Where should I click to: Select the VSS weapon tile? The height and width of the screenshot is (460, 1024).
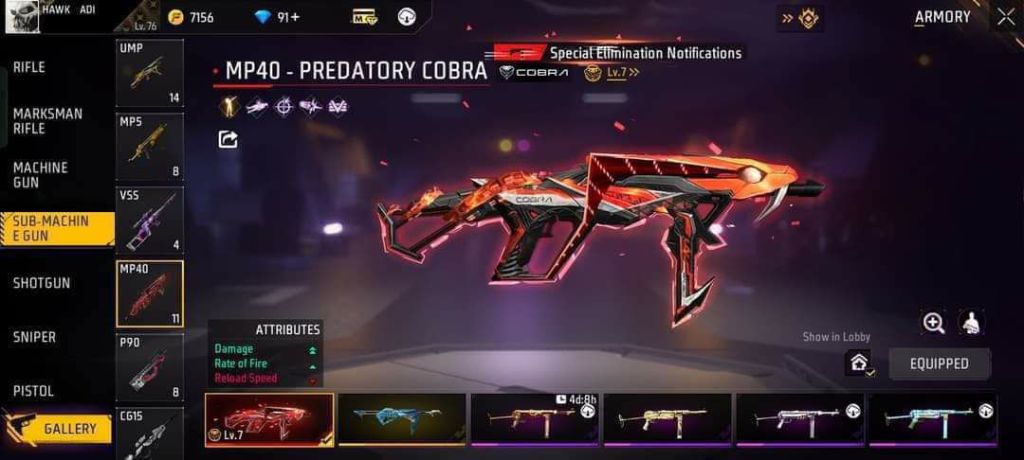pyautogui.click(x=149, y=219)
